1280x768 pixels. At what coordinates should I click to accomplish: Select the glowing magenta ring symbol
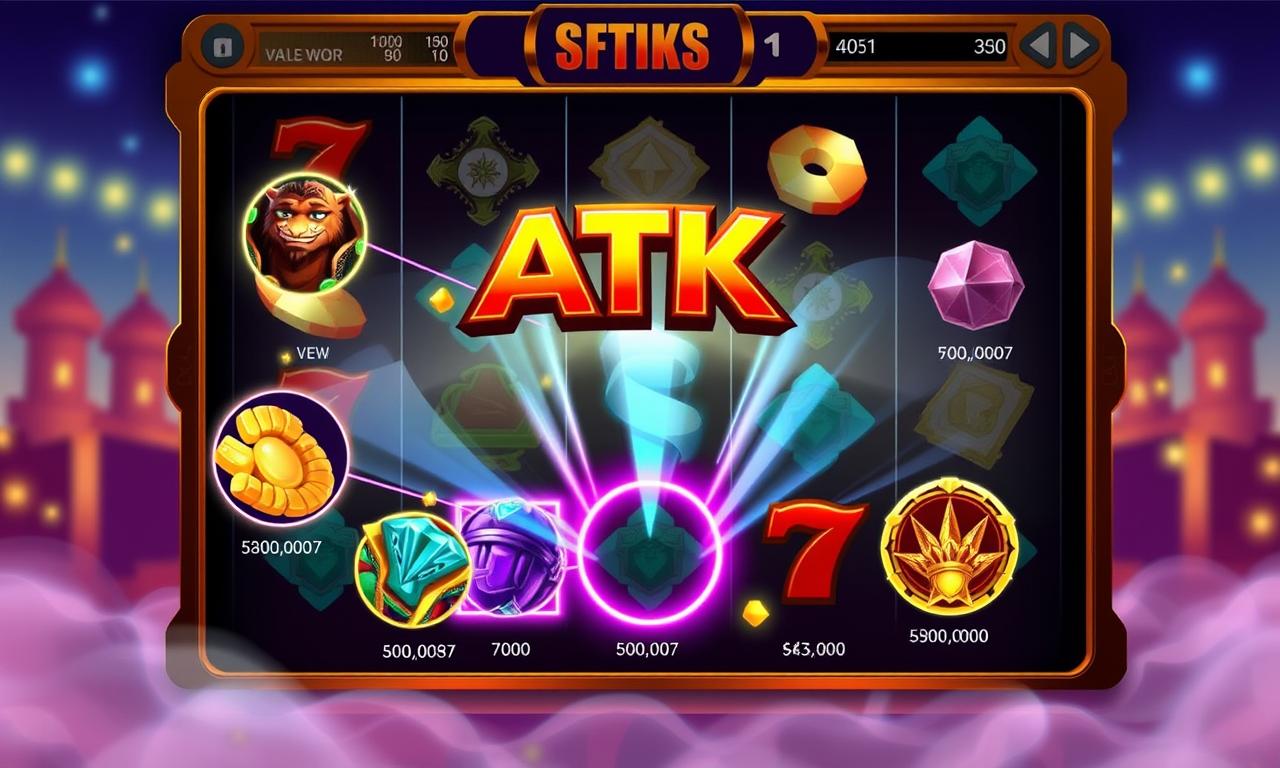point(650,552)
